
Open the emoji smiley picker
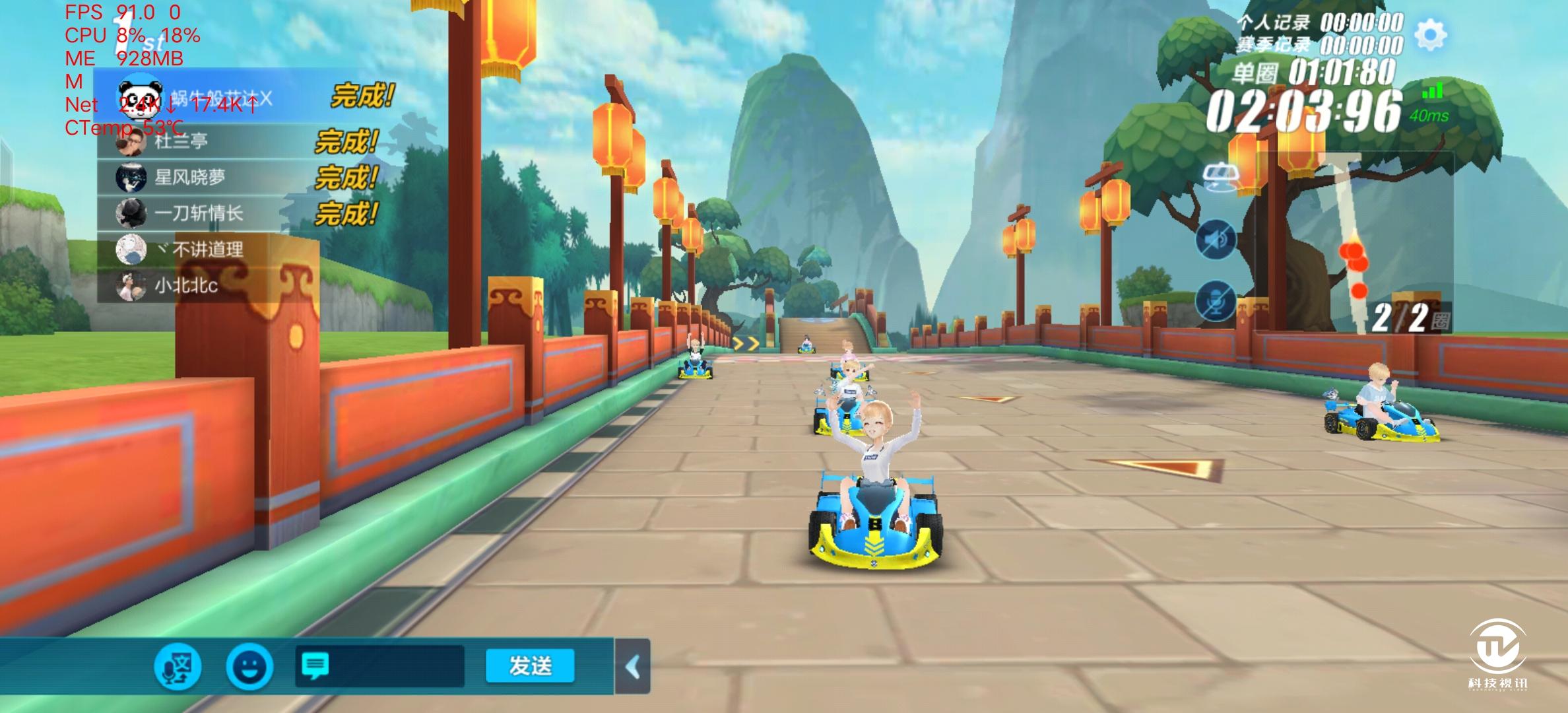[x=249, y=666]
